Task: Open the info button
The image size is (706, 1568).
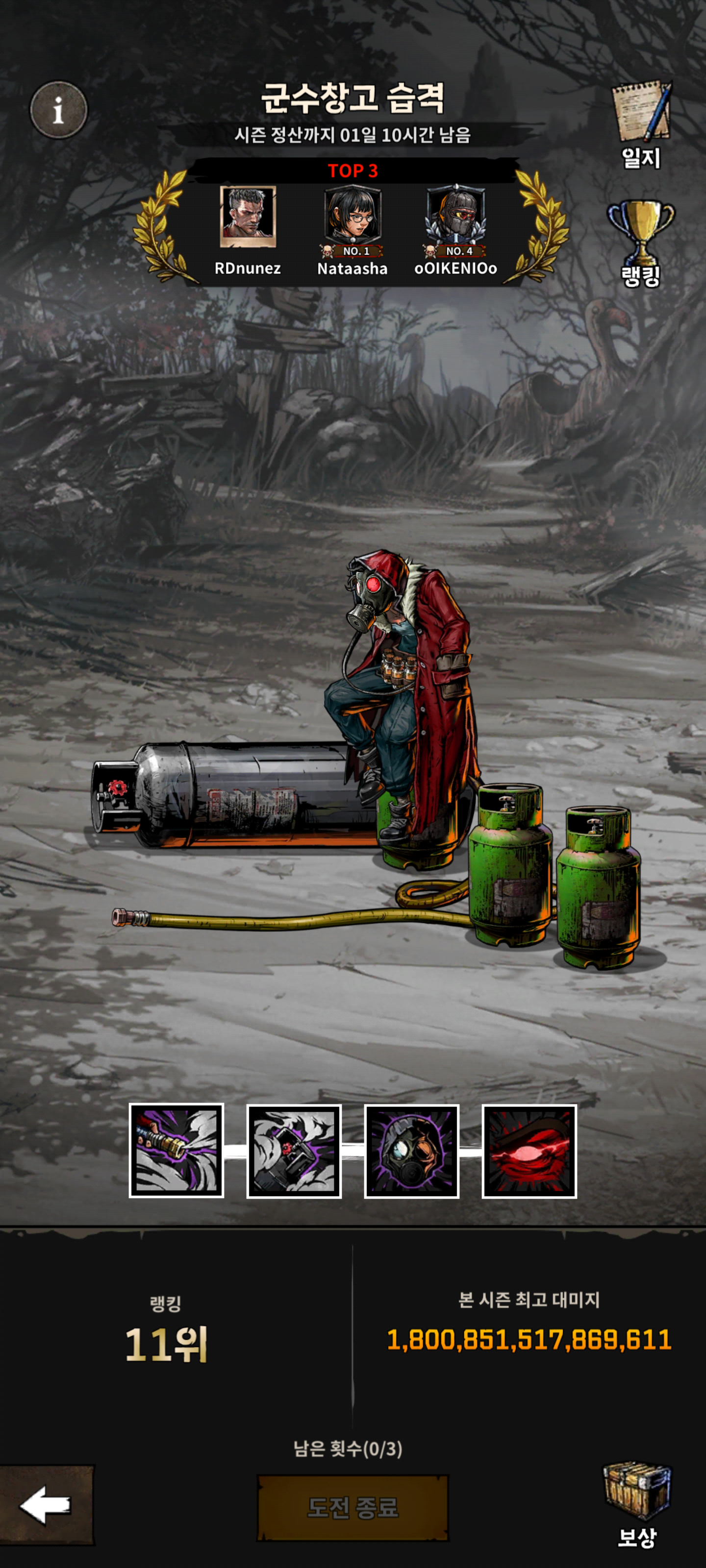Action: click(x=58, y=110)
